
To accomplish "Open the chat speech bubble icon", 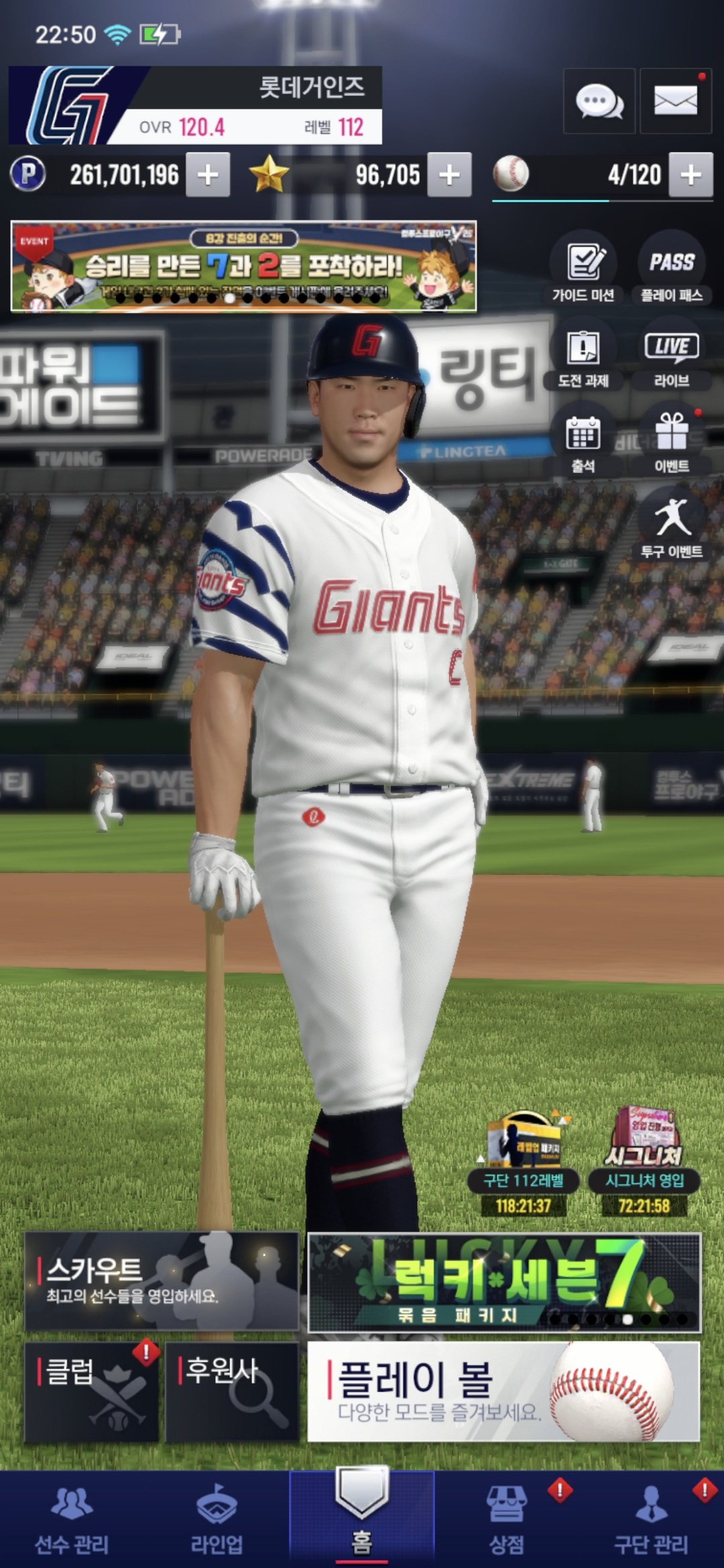I will click(x=599, y=101).
